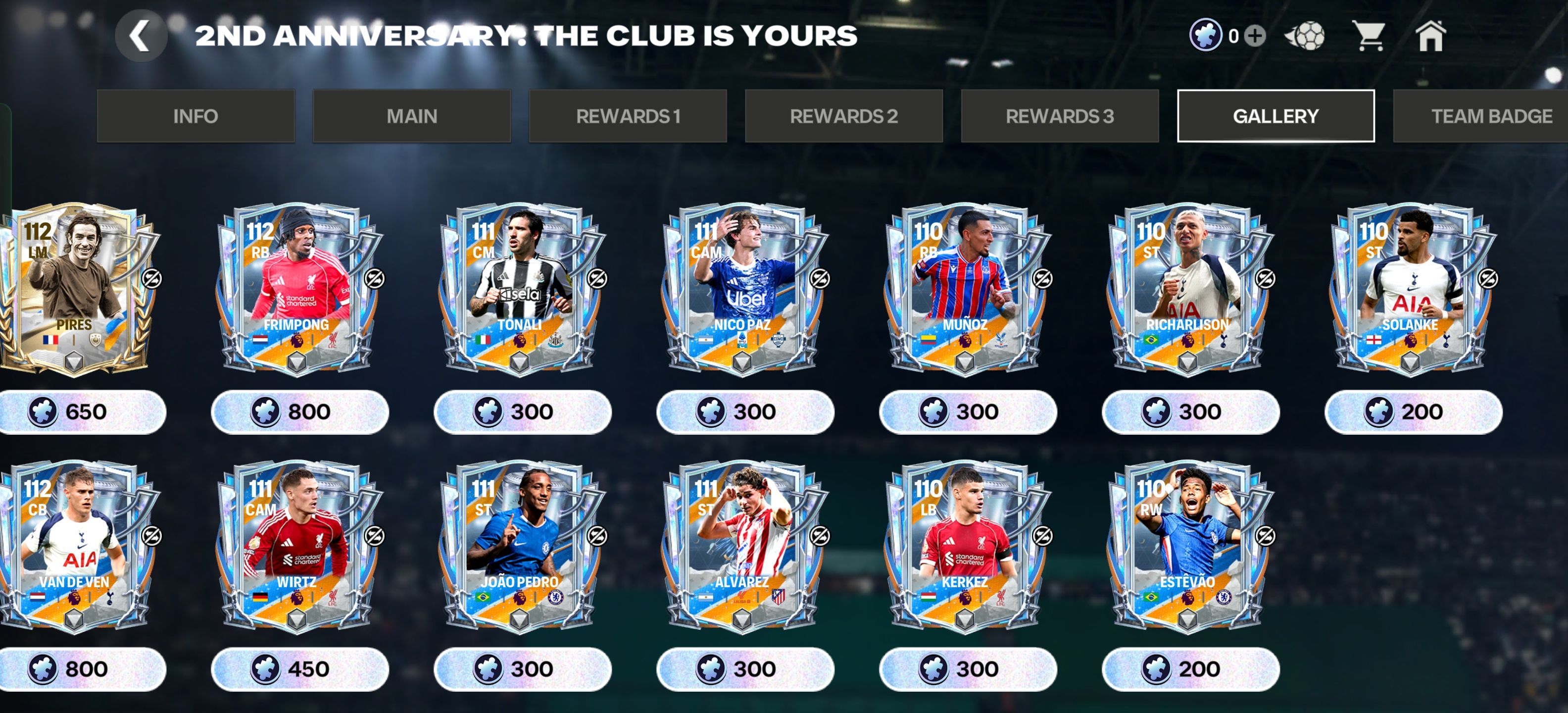1568x713 pixels.
Task: Switch to REWARDS 3 tab
Action: tap(1060, 116)
